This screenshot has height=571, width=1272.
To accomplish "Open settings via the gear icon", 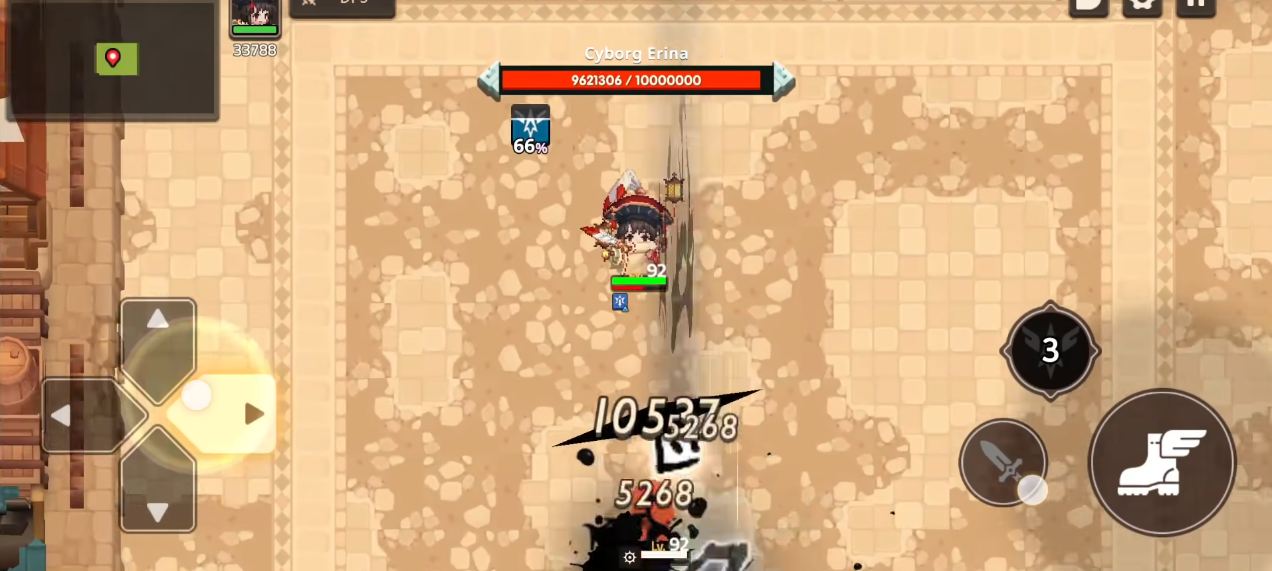I will click(1141, 5).
